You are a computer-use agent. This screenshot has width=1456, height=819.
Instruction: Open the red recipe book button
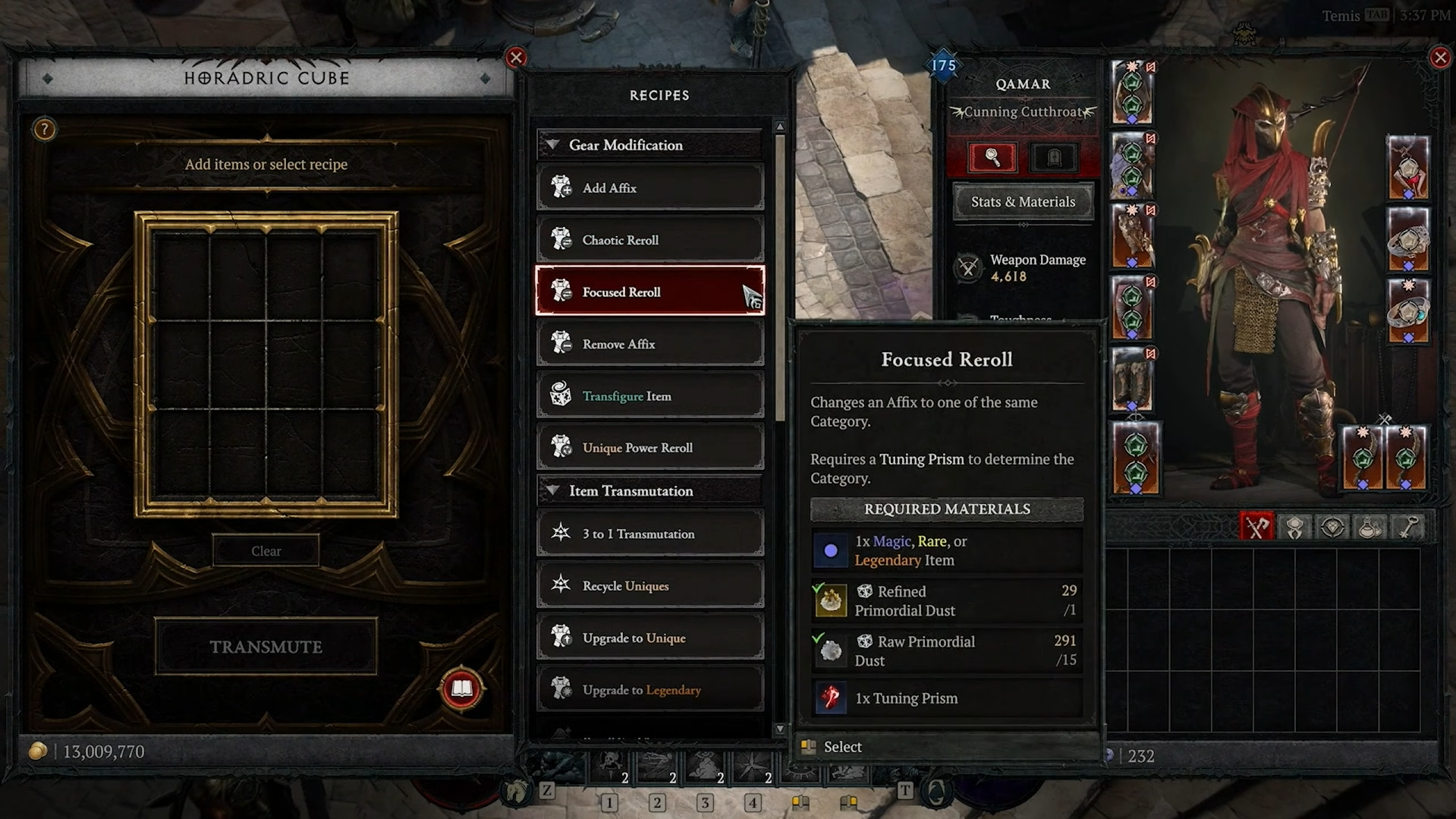tap(461, 689)
